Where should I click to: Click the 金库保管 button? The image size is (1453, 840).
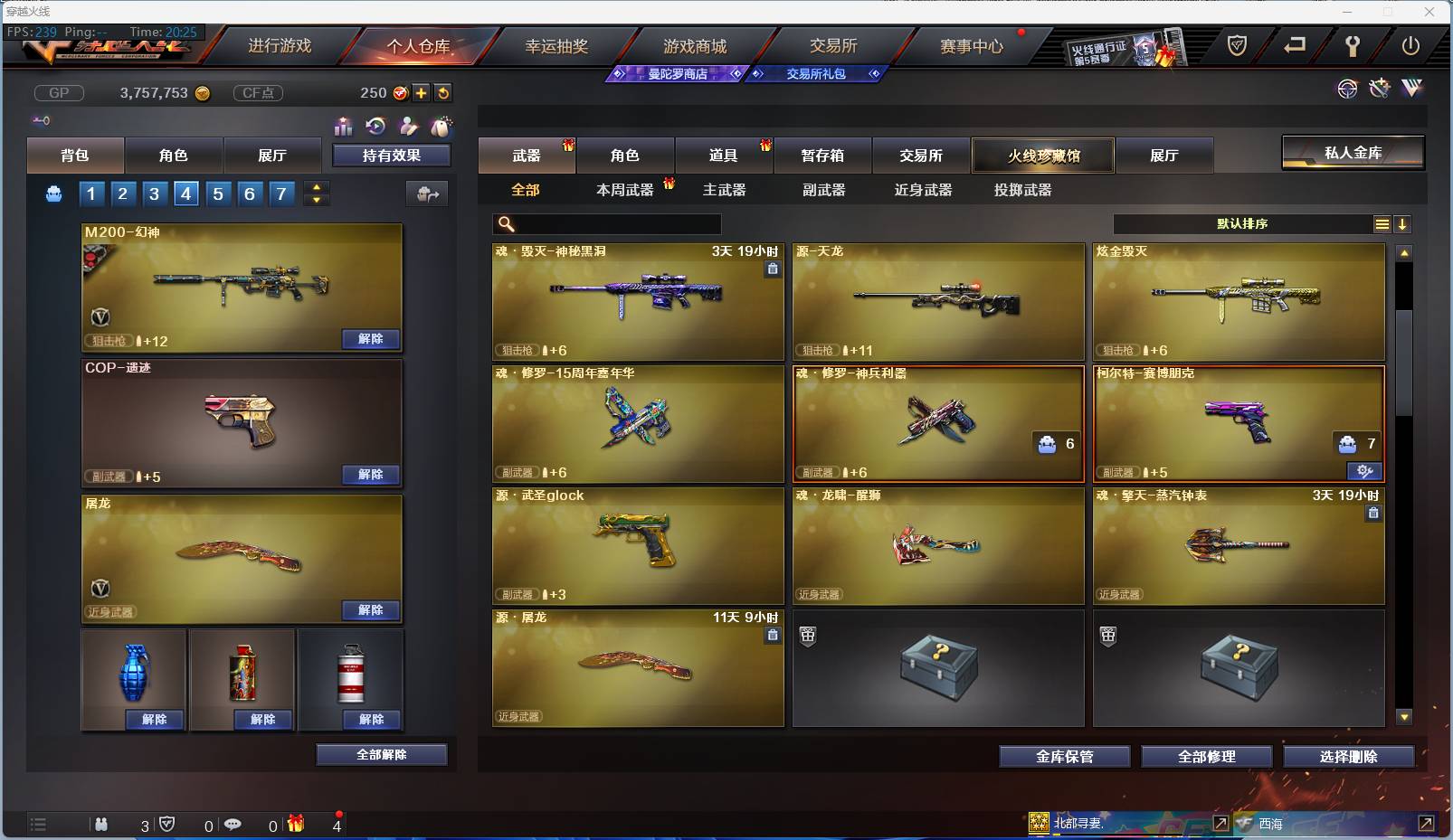pyautogui.click(x=1065, y=757)
